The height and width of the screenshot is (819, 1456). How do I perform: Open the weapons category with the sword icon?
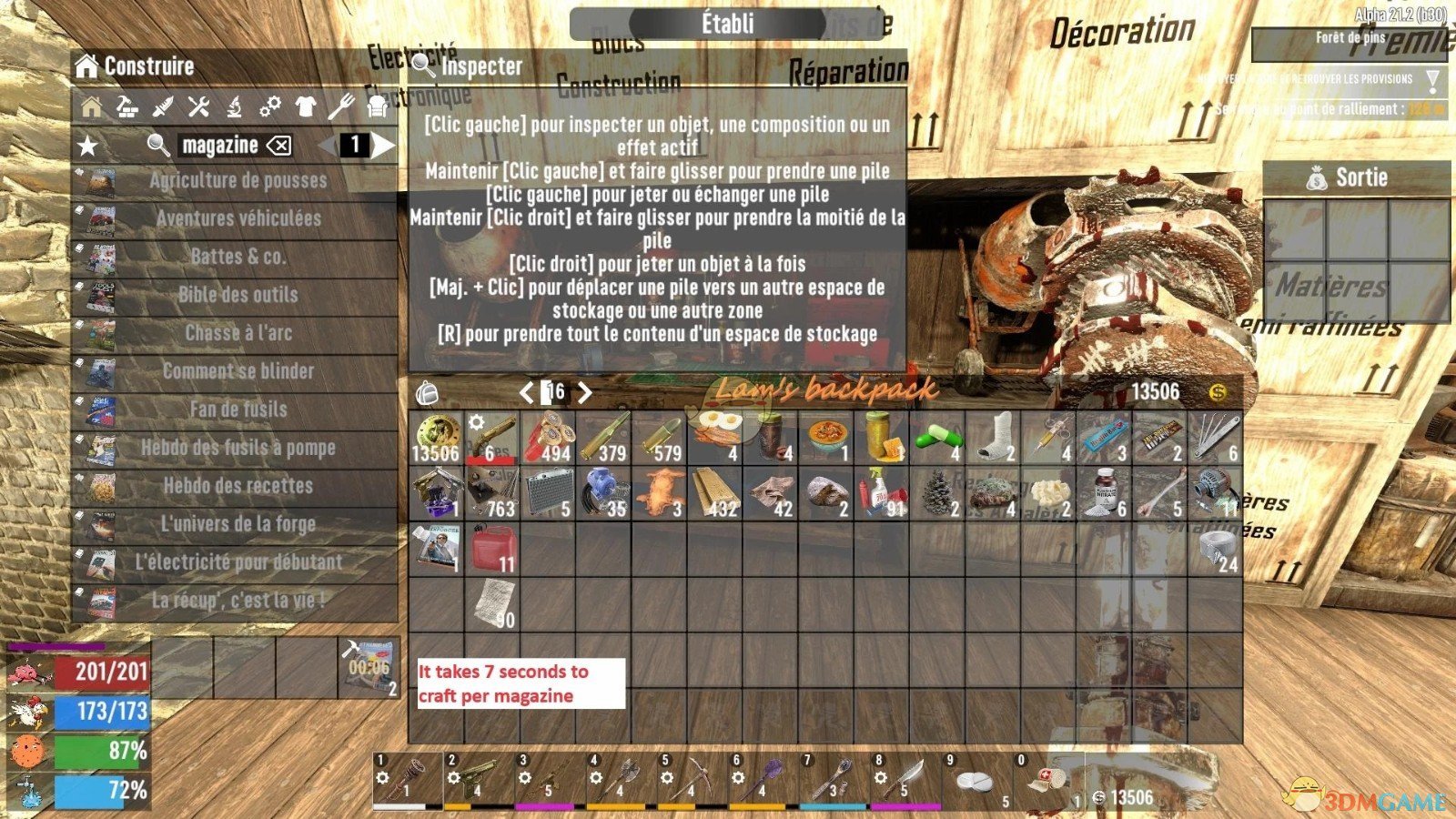tap(163, 107)
